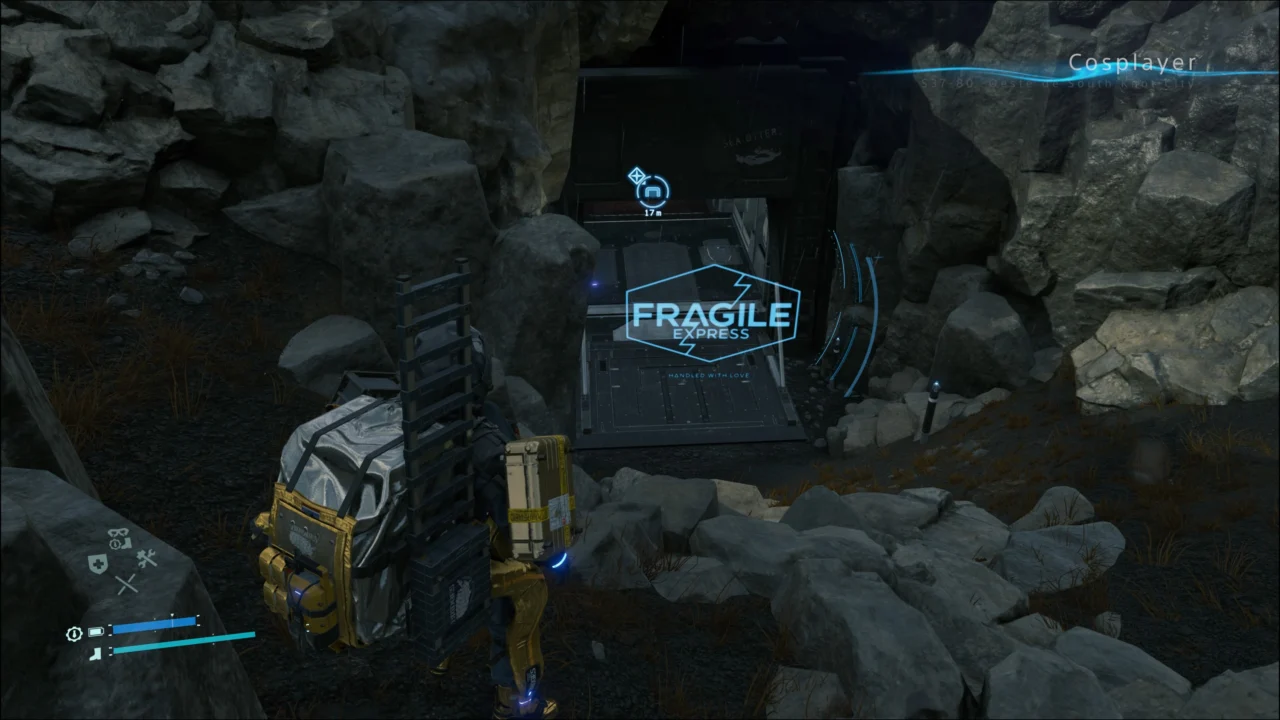Viewport: 1280px width, 720px height.
Task: Click the diamond star order marker
Action: click(636, 176)
